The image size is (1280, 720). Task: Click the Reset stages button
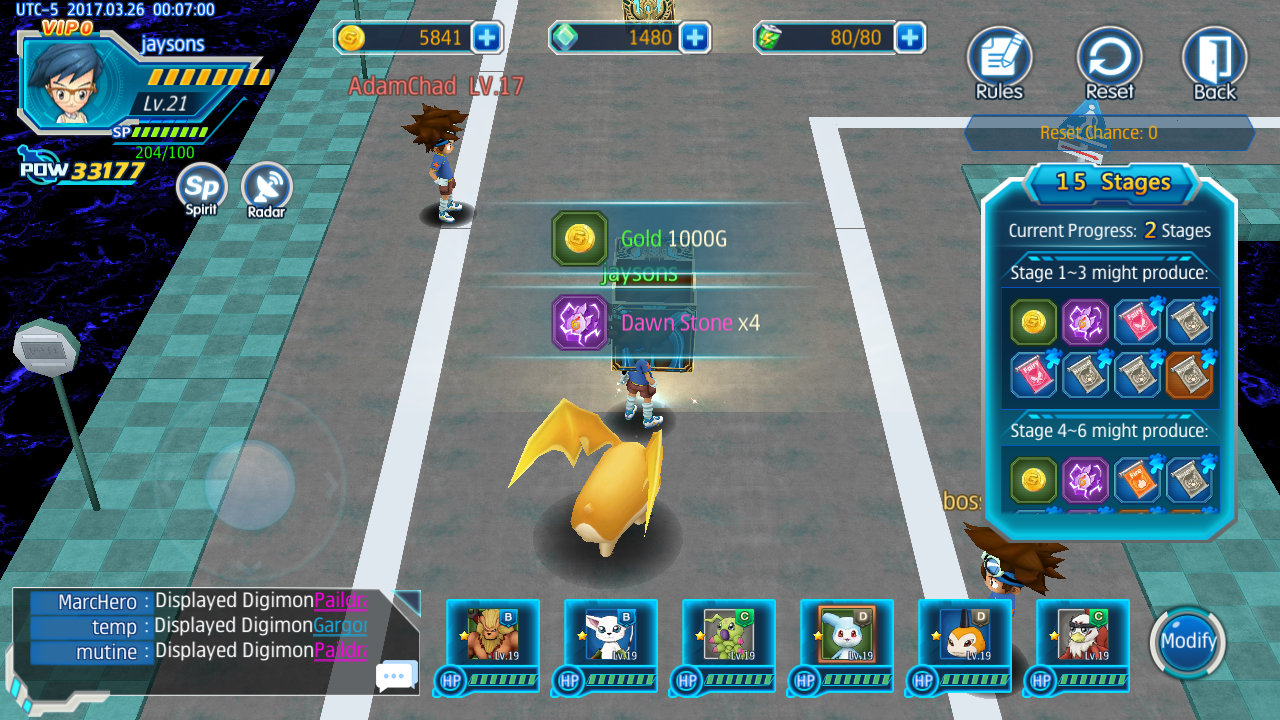[x=1109, y=61]
